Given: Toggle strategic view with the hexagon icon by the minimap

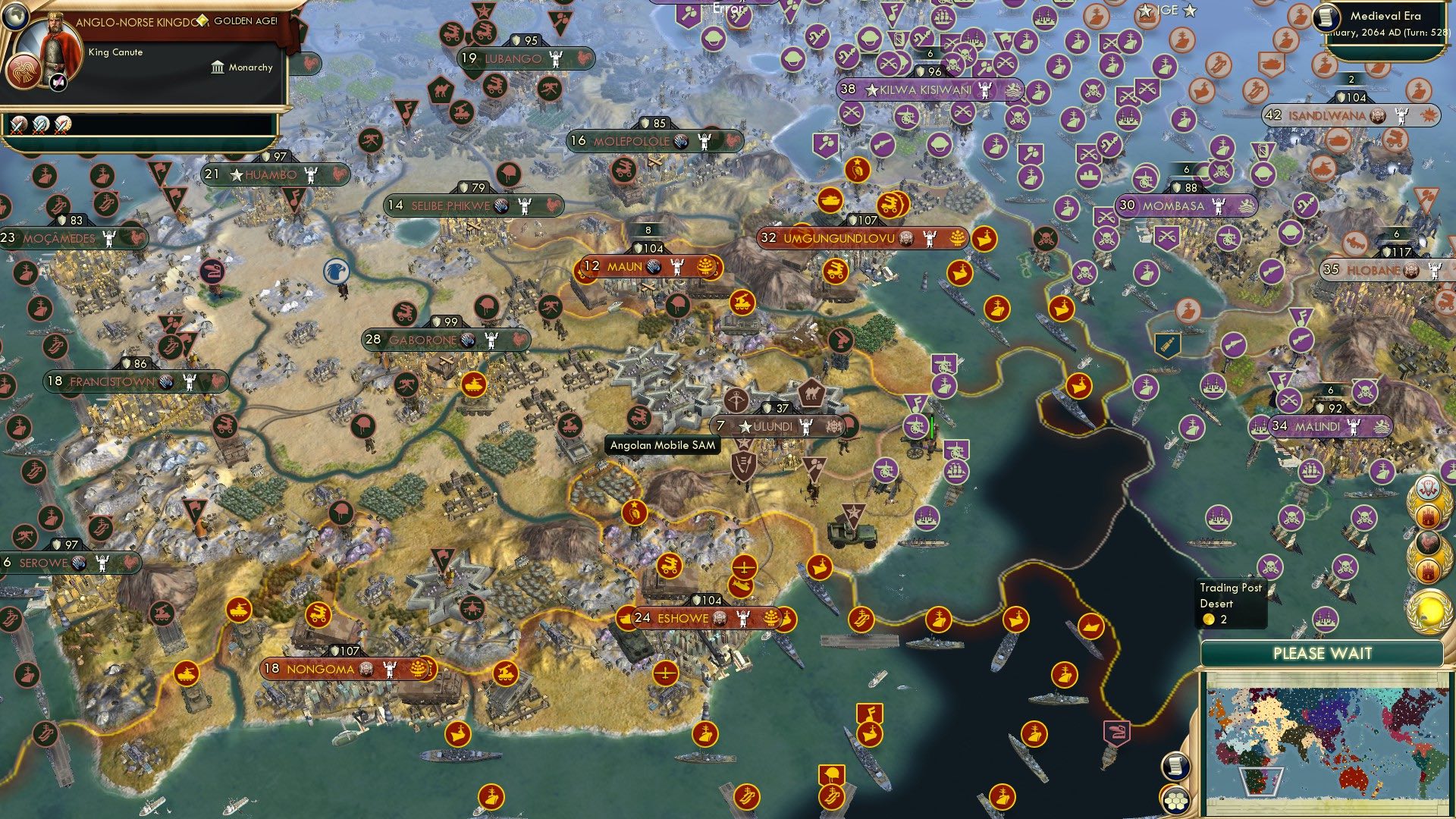Looking at the screenshot, I should (1176, 799).
